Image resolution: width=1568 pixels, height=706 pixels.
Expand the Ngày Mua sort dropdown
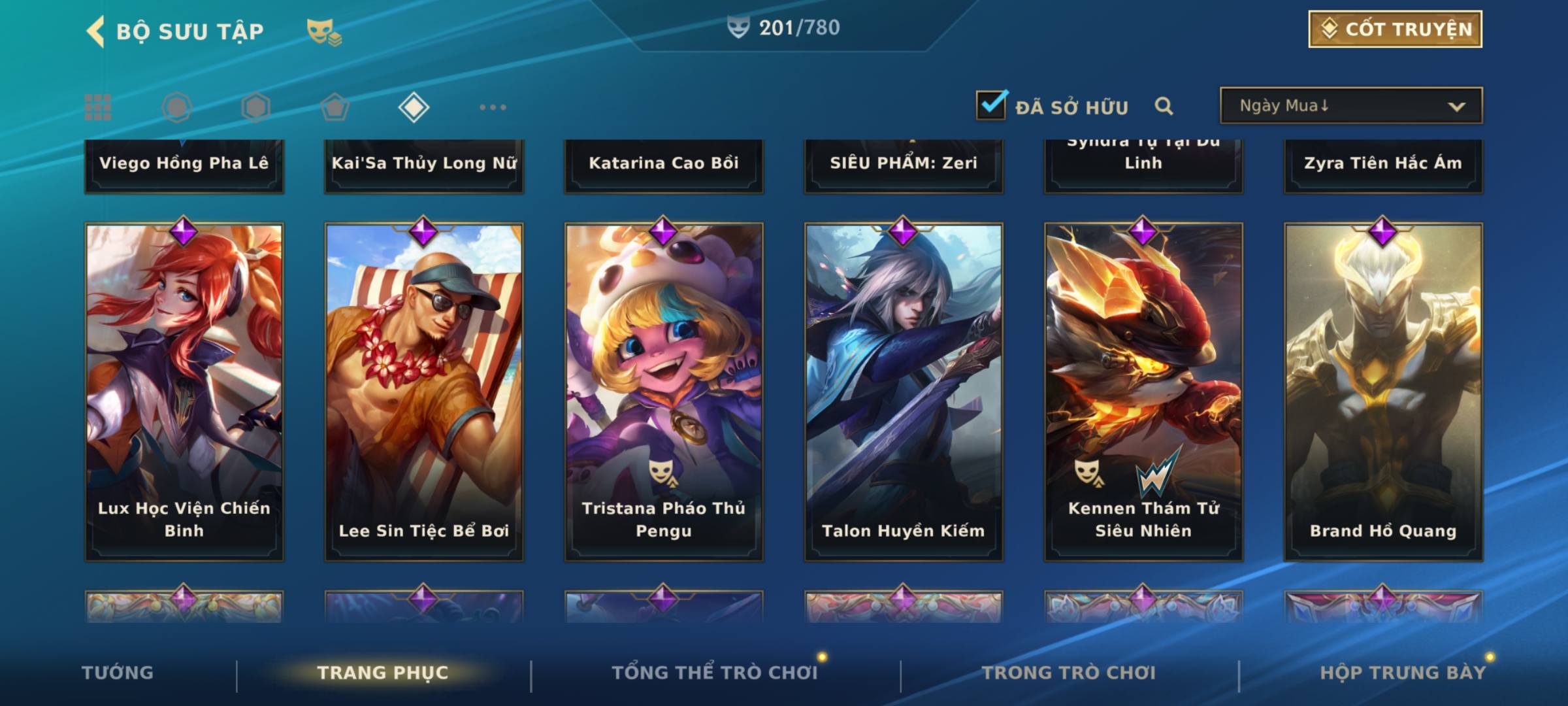point(1351,106)
